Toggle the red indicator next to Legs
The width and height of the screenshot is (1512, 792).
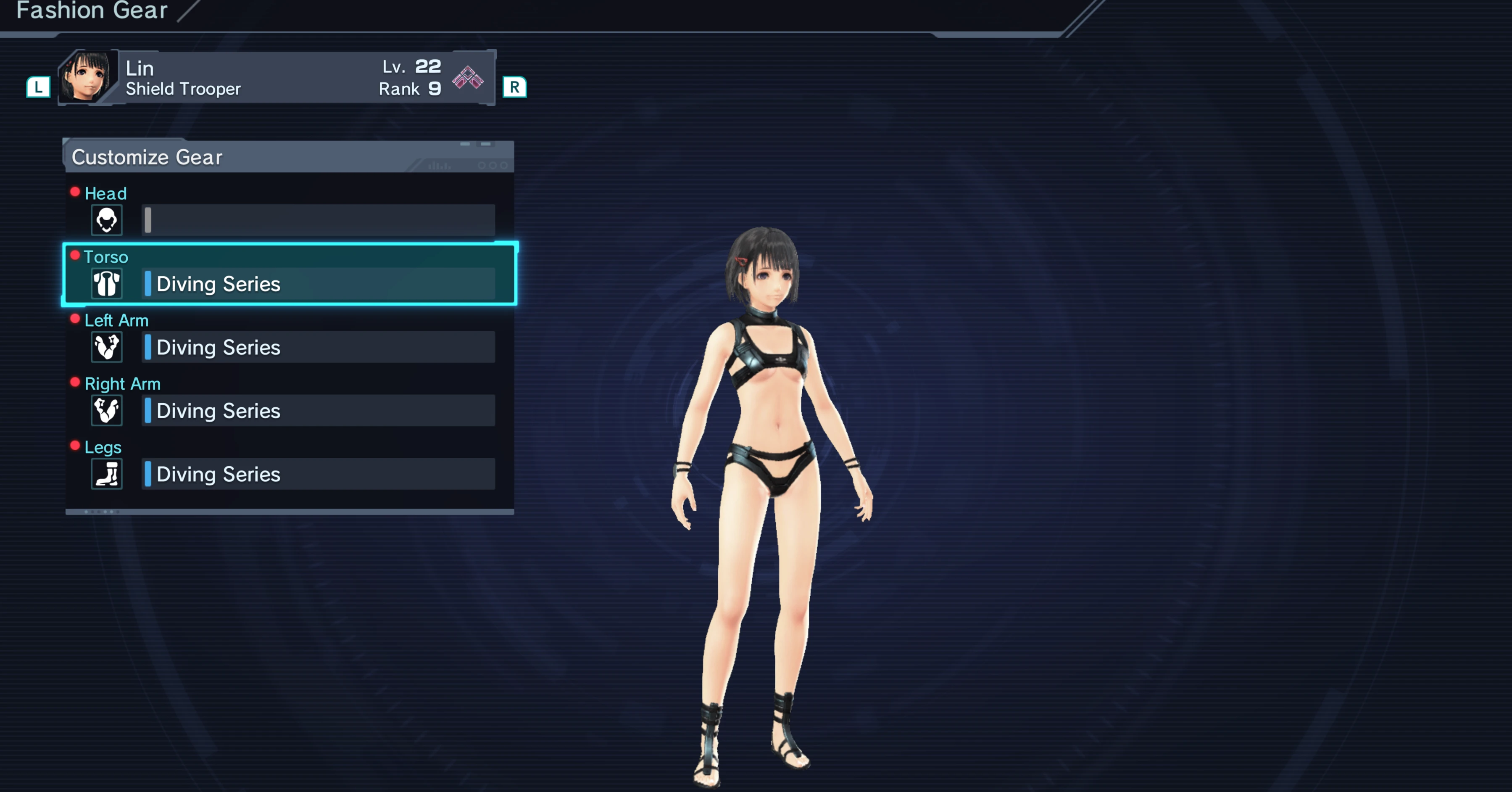pyautogui.click(x=74, y=445)
